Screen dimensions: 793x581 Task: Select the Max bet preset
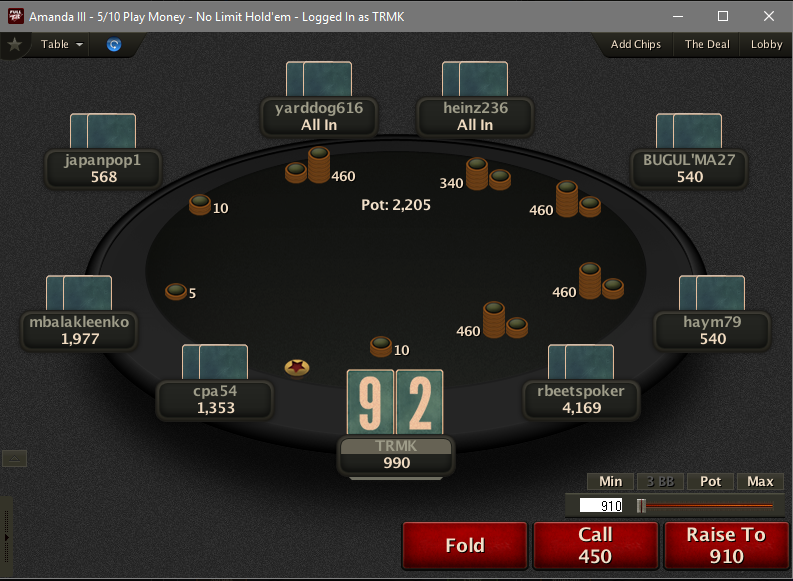pos(760,481)
